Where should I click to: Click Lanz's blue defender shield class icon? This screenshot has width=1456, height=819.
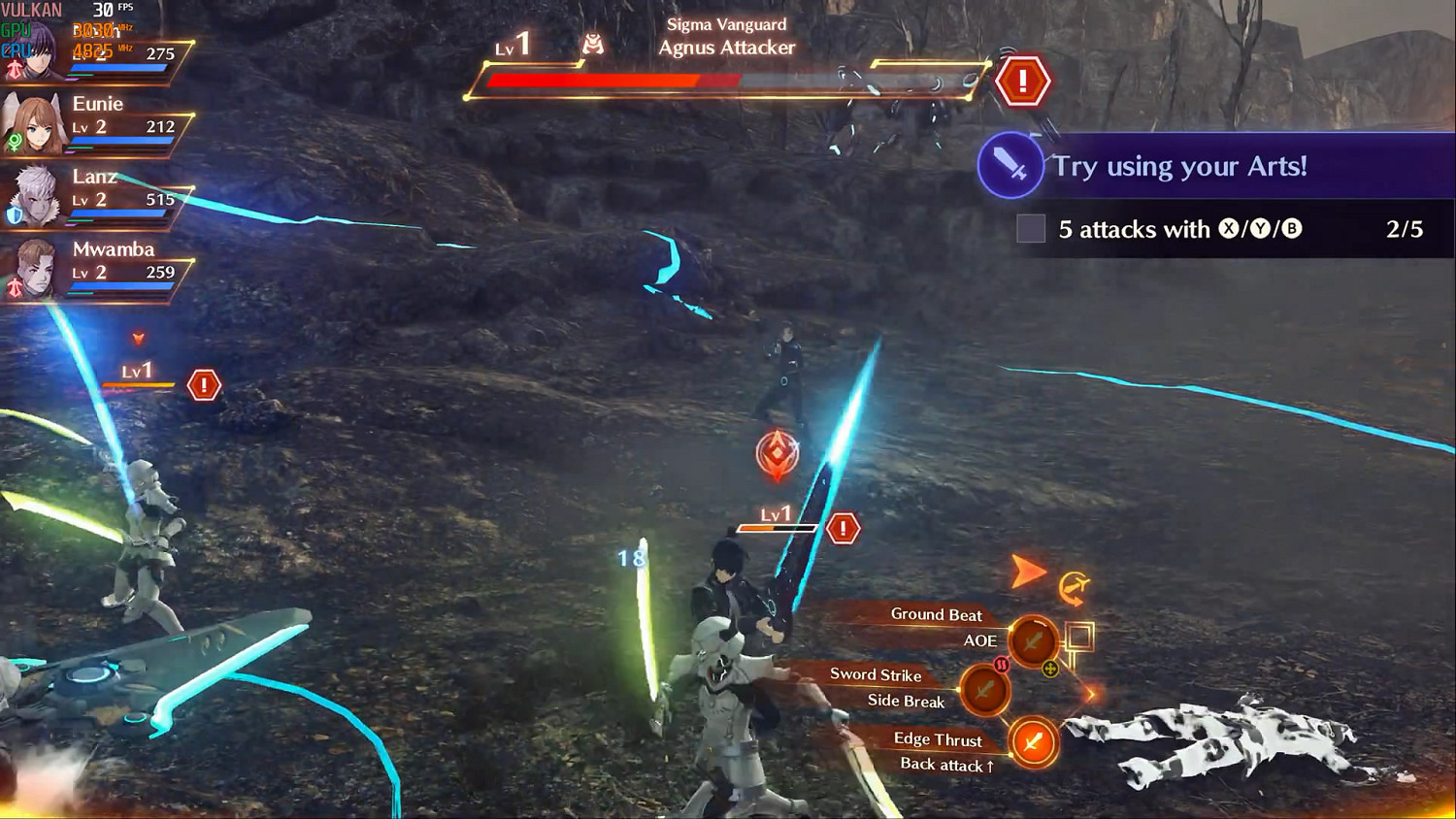point(12,215)
